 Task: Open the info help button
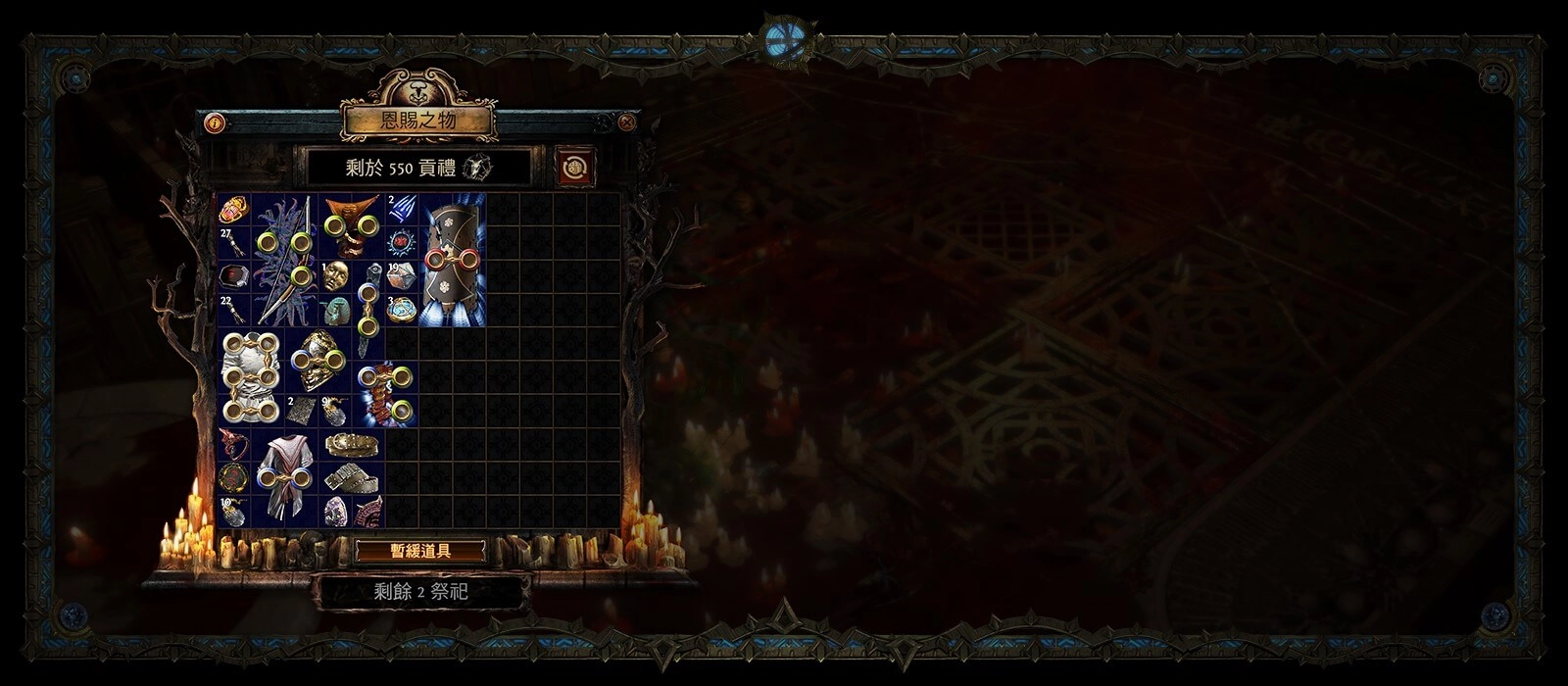pos(214,123)
